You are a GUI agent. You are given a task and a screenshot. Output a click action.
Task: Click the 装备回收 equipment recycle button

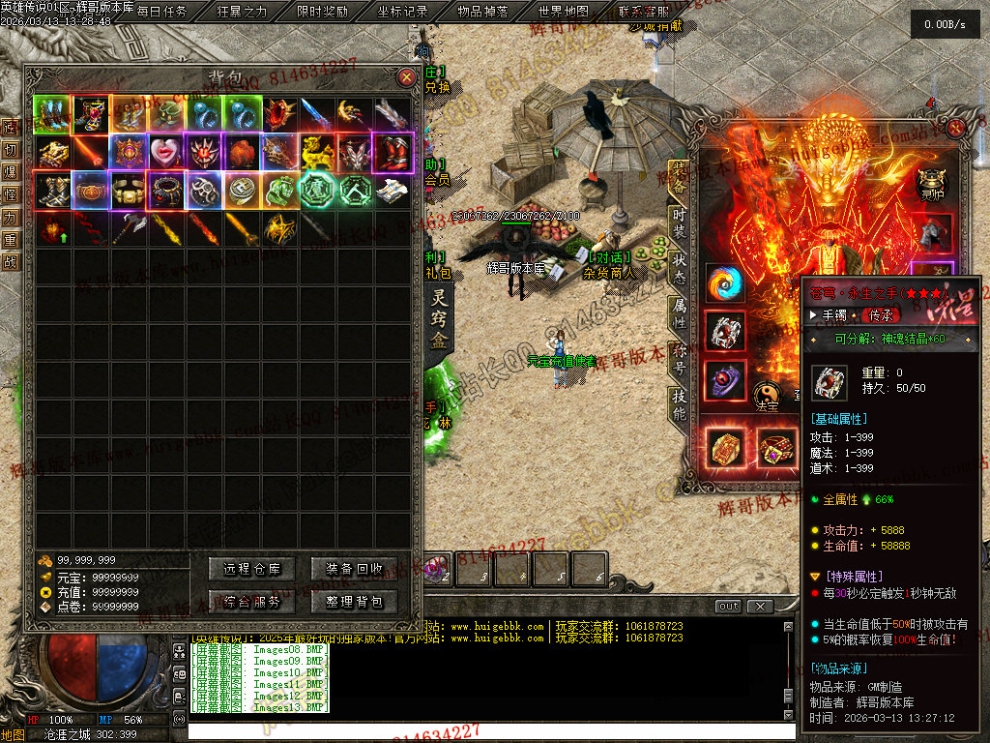coord(354,569)
